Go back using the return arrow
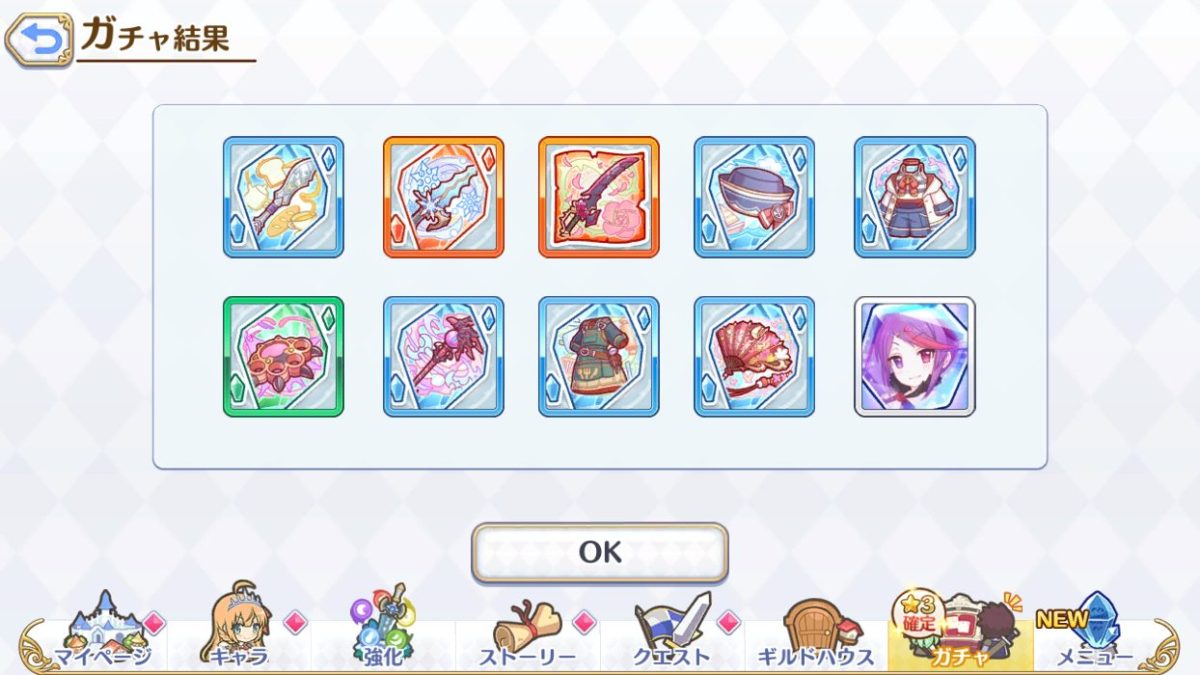Screen dimensions: 1200x675 click(39, 40)
